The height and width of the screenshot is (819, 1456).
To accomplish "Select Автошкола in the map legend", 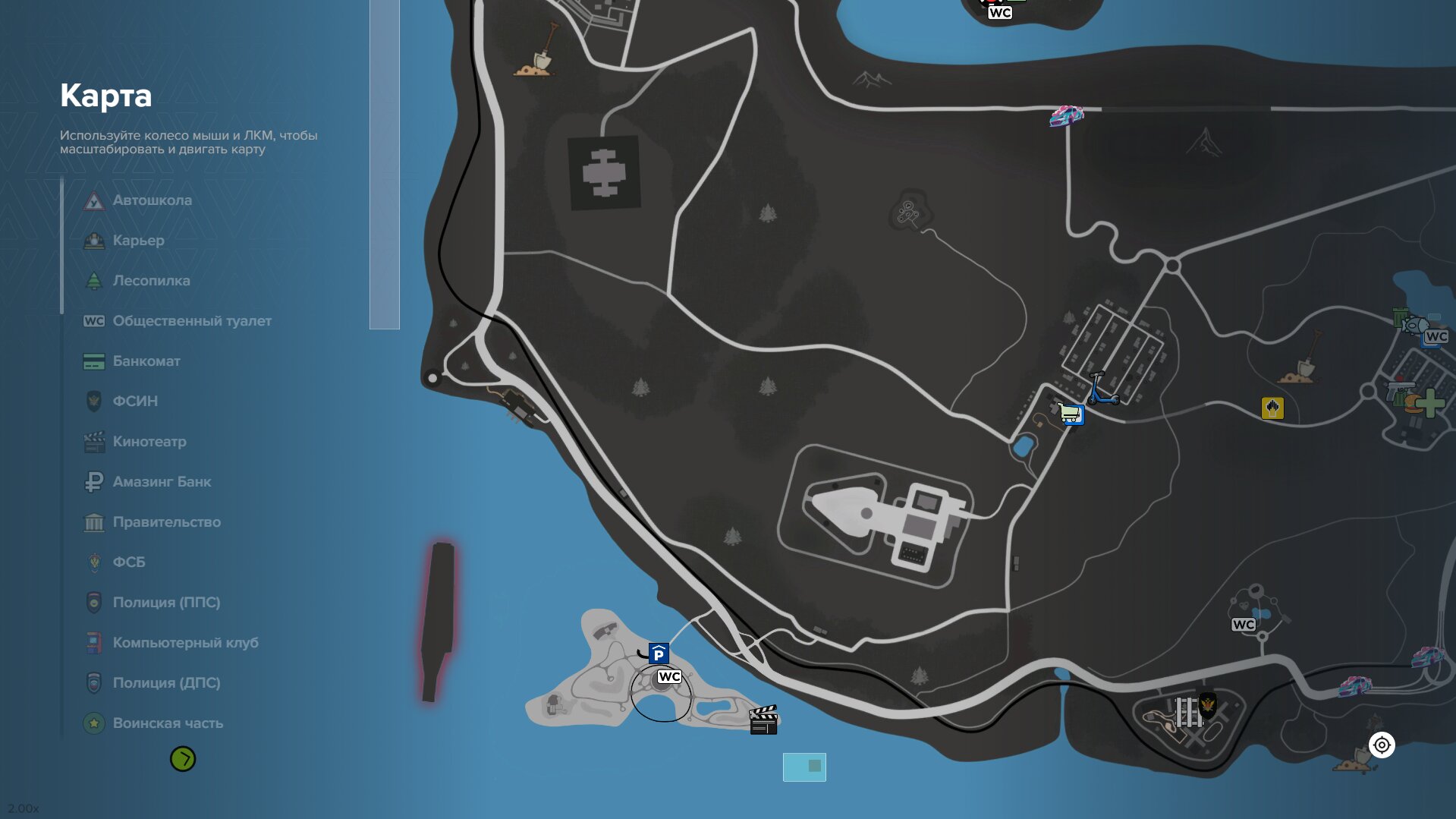I will [152, 200].
